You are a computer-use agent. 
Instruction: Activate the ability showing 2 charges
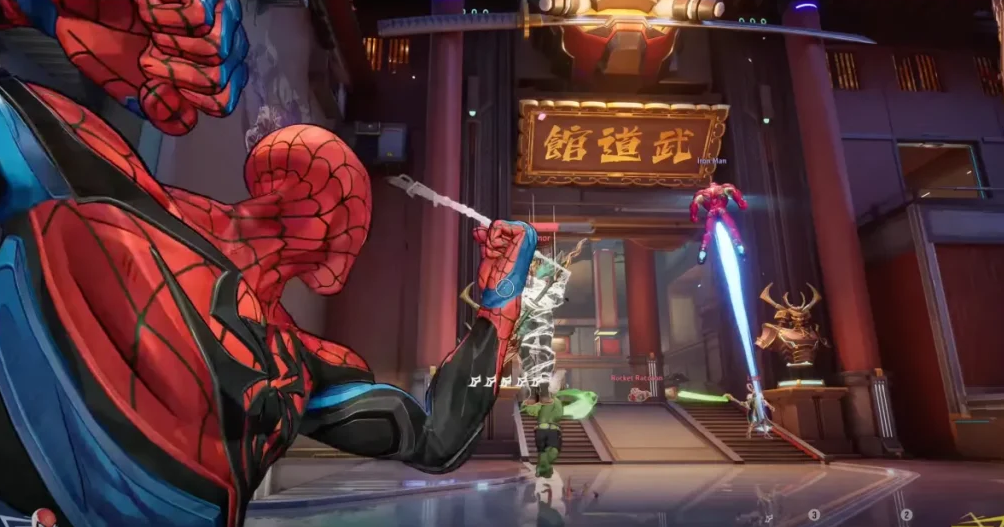click(906, 515)
